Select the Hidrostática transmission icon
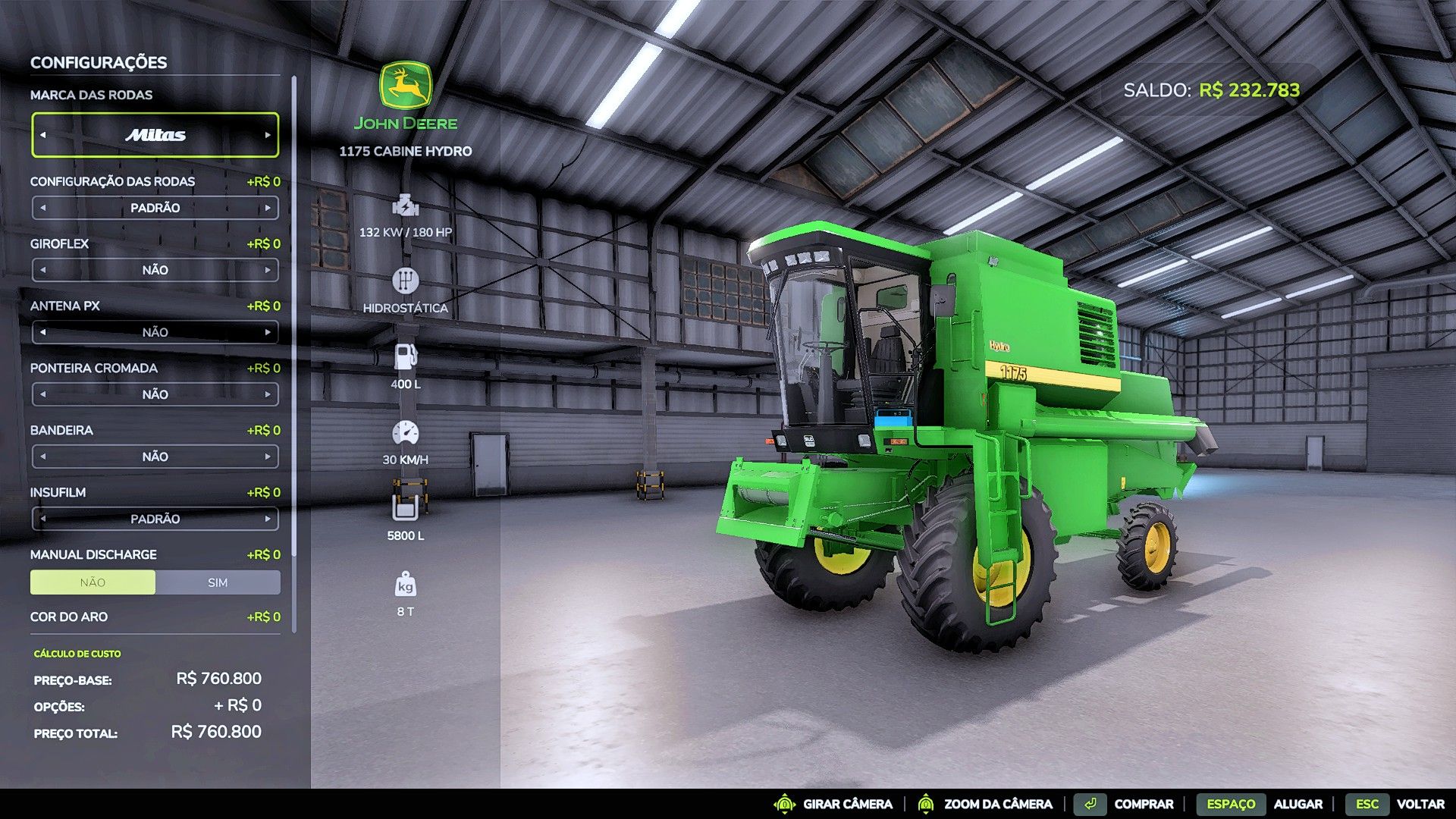The image size is (1456, 819). (407, 281)
